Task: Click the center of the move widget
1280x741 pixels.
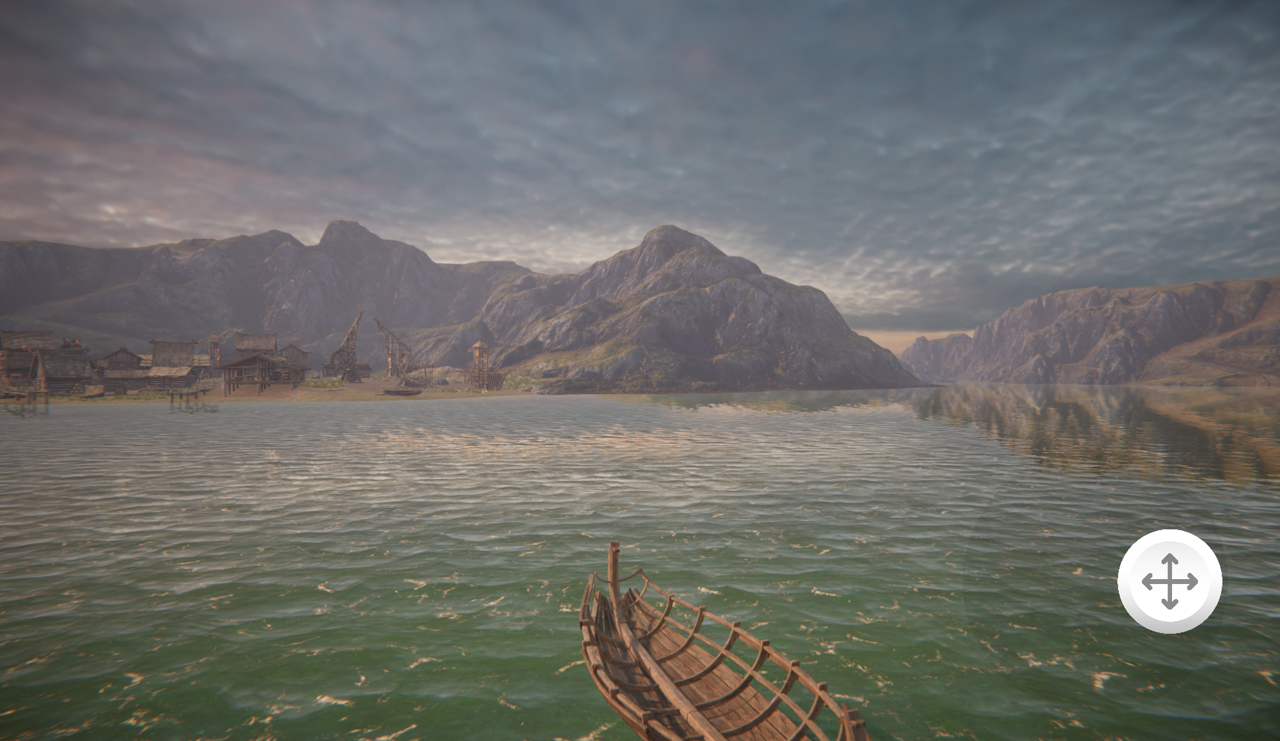Action: pos(1169,581)
